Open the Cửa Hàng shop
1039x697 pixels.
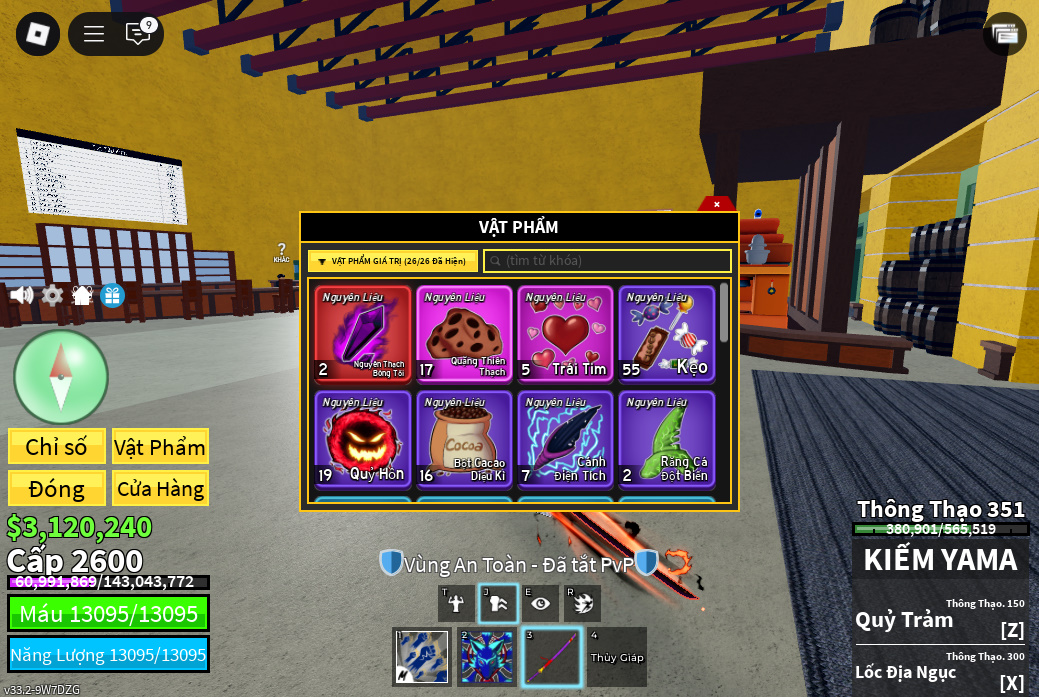(160, 489)
